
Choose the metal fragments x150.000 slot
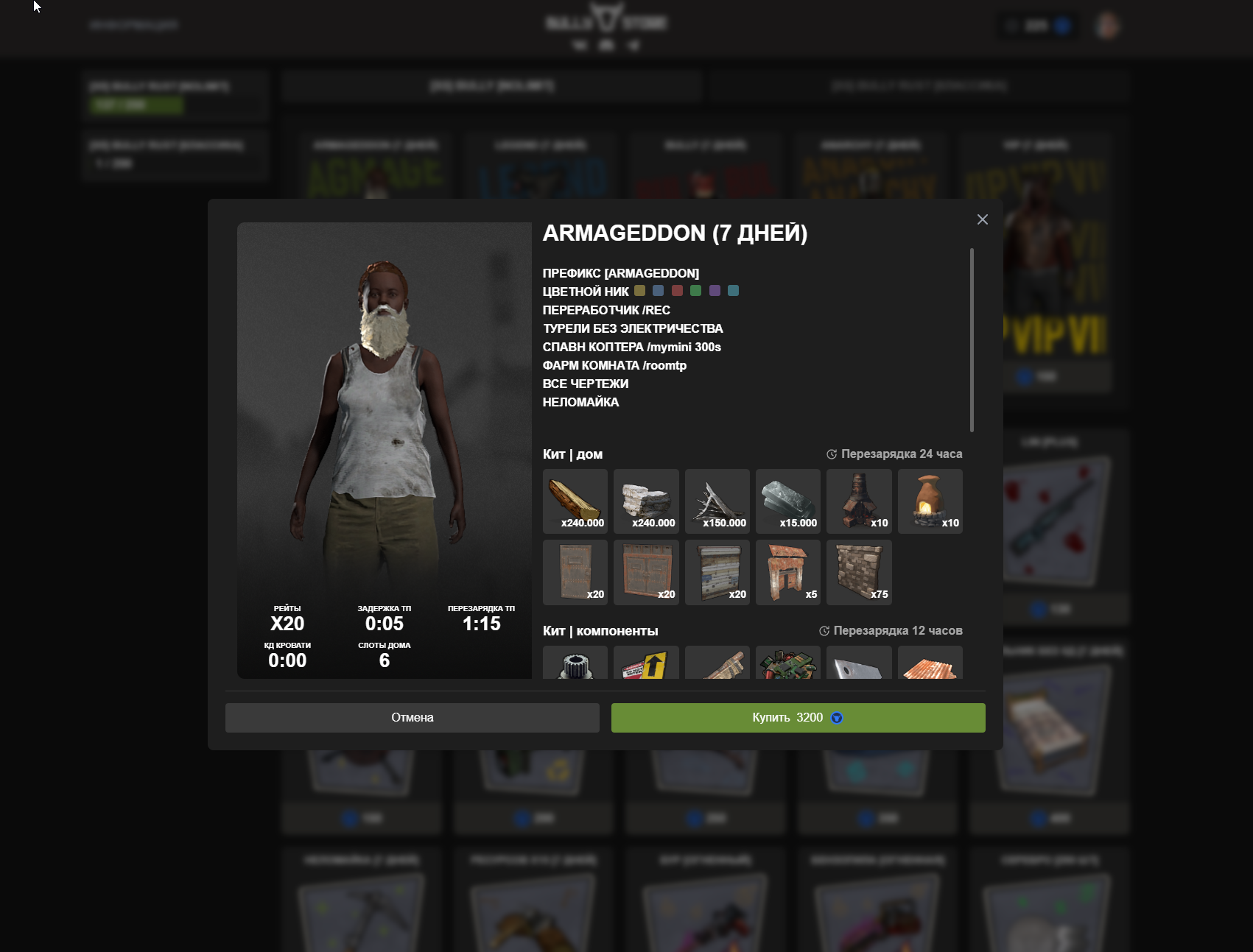[717, 501]
